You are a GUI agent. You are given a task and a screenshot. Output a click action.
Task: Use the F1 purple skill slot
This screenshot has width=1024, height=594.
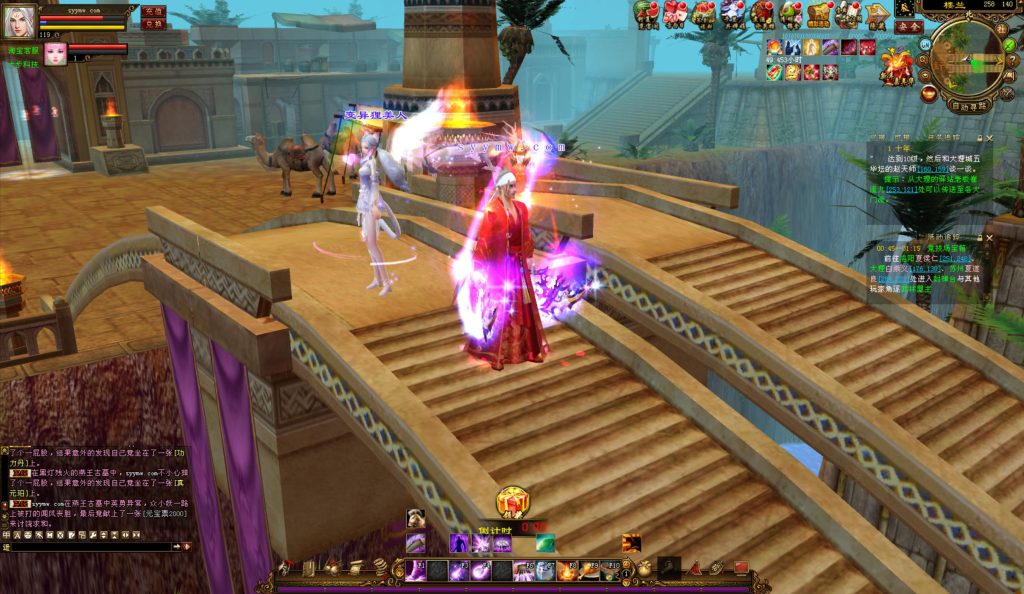click(x=415, y=571)
